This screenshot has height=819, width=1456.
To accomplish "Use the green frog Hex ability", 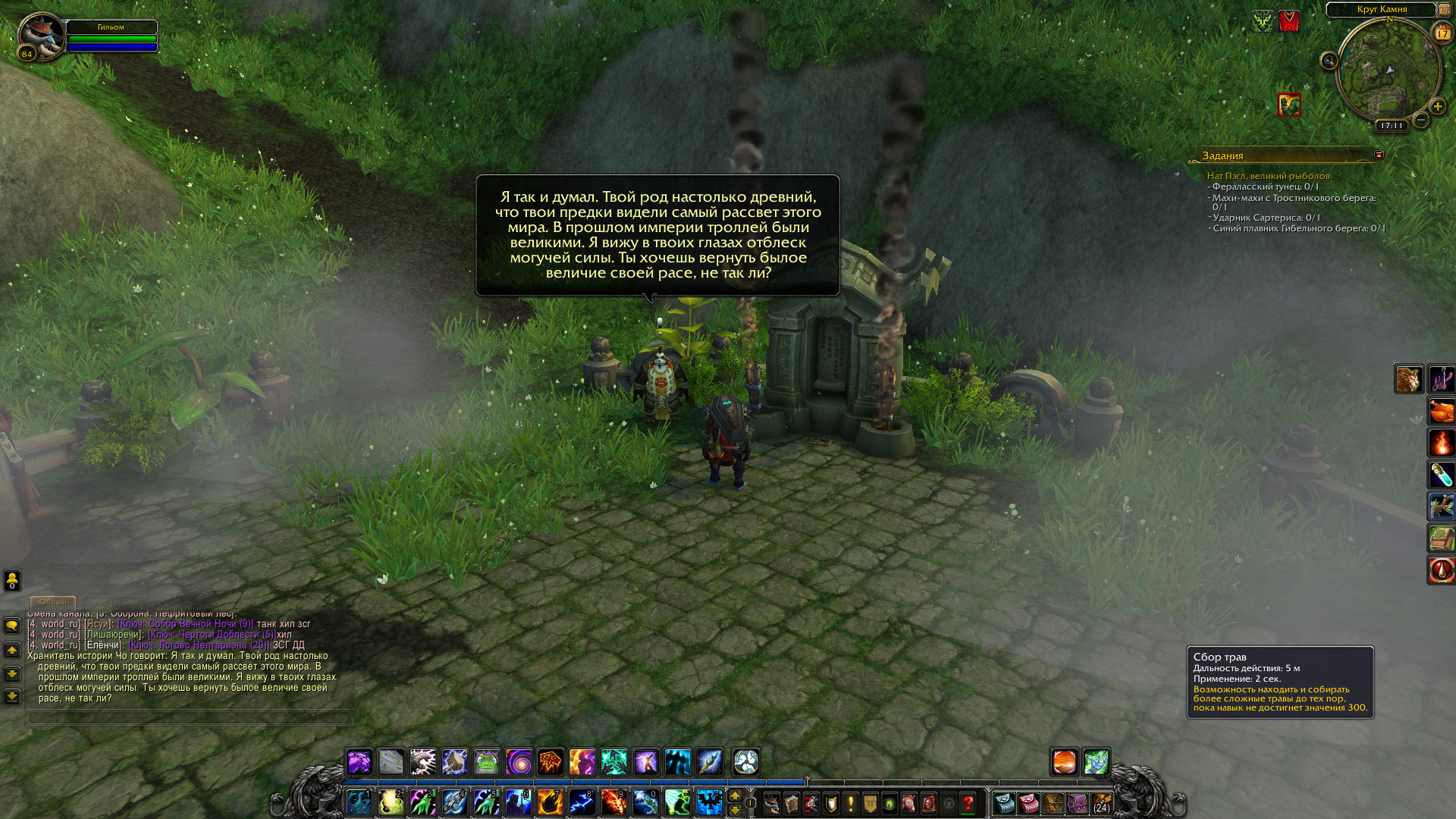I will [487, 761].
